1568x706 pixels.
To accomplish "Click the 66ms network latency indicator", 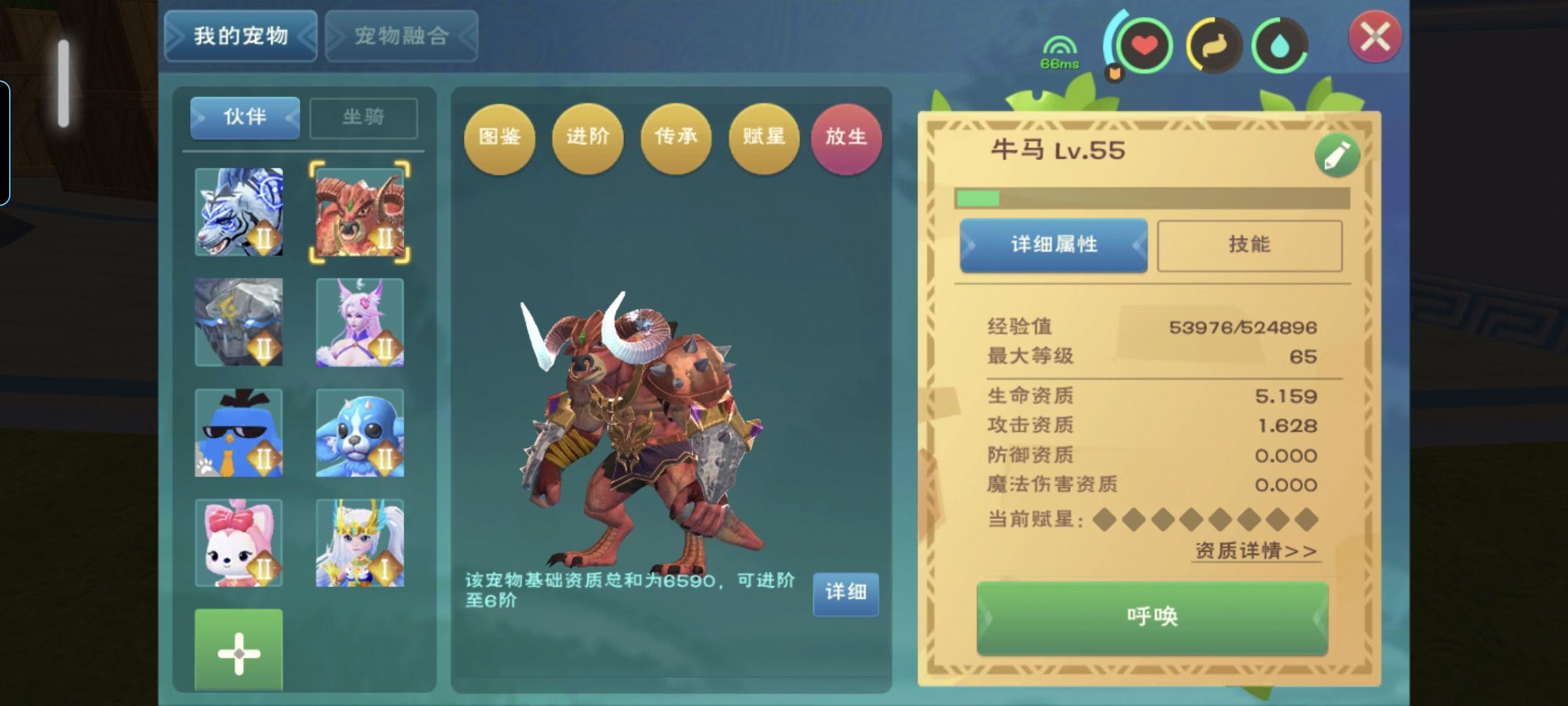I will (1060, 52).
